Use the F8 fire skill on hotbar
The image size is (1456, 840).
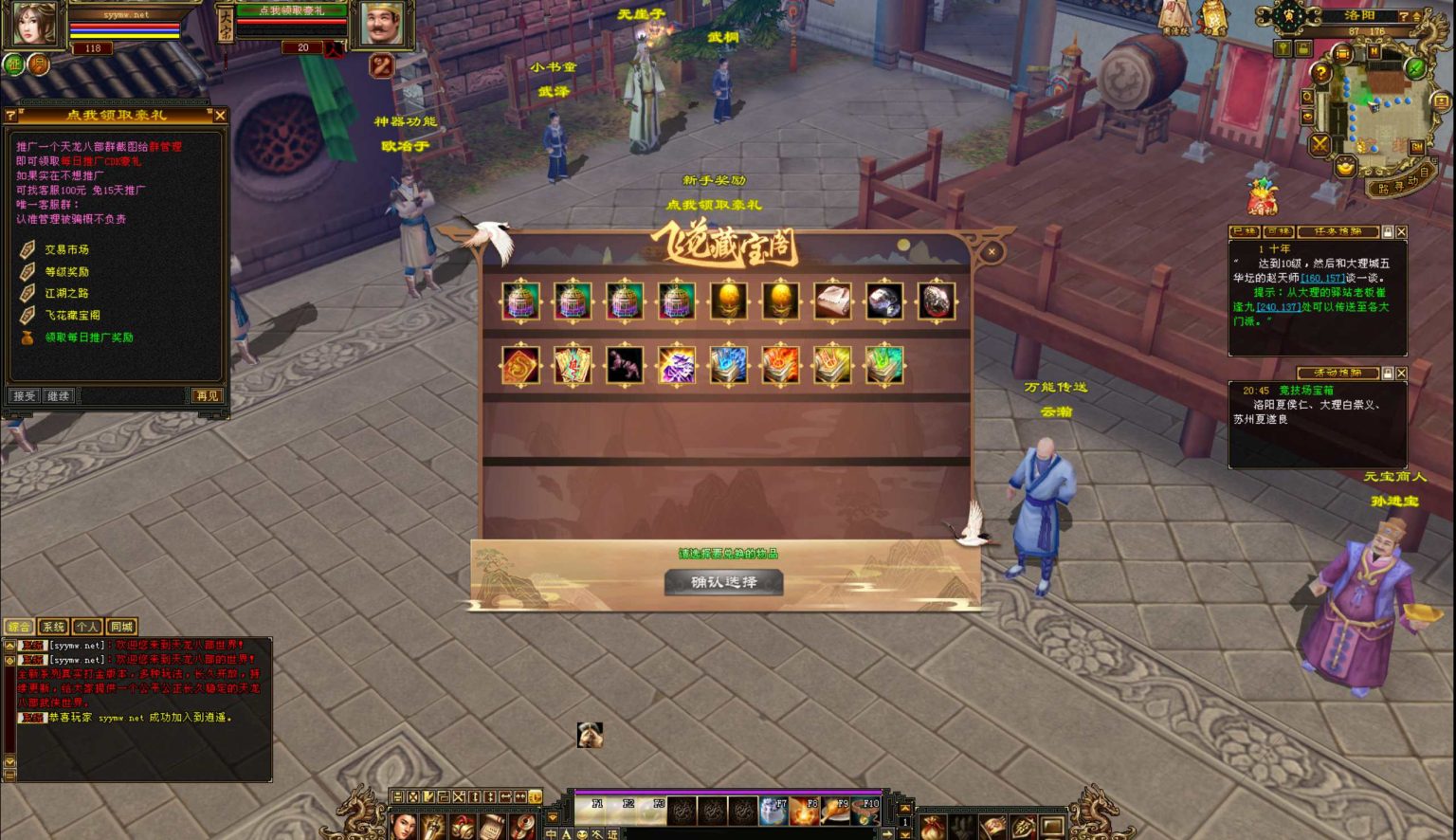(x=804, y=812)
